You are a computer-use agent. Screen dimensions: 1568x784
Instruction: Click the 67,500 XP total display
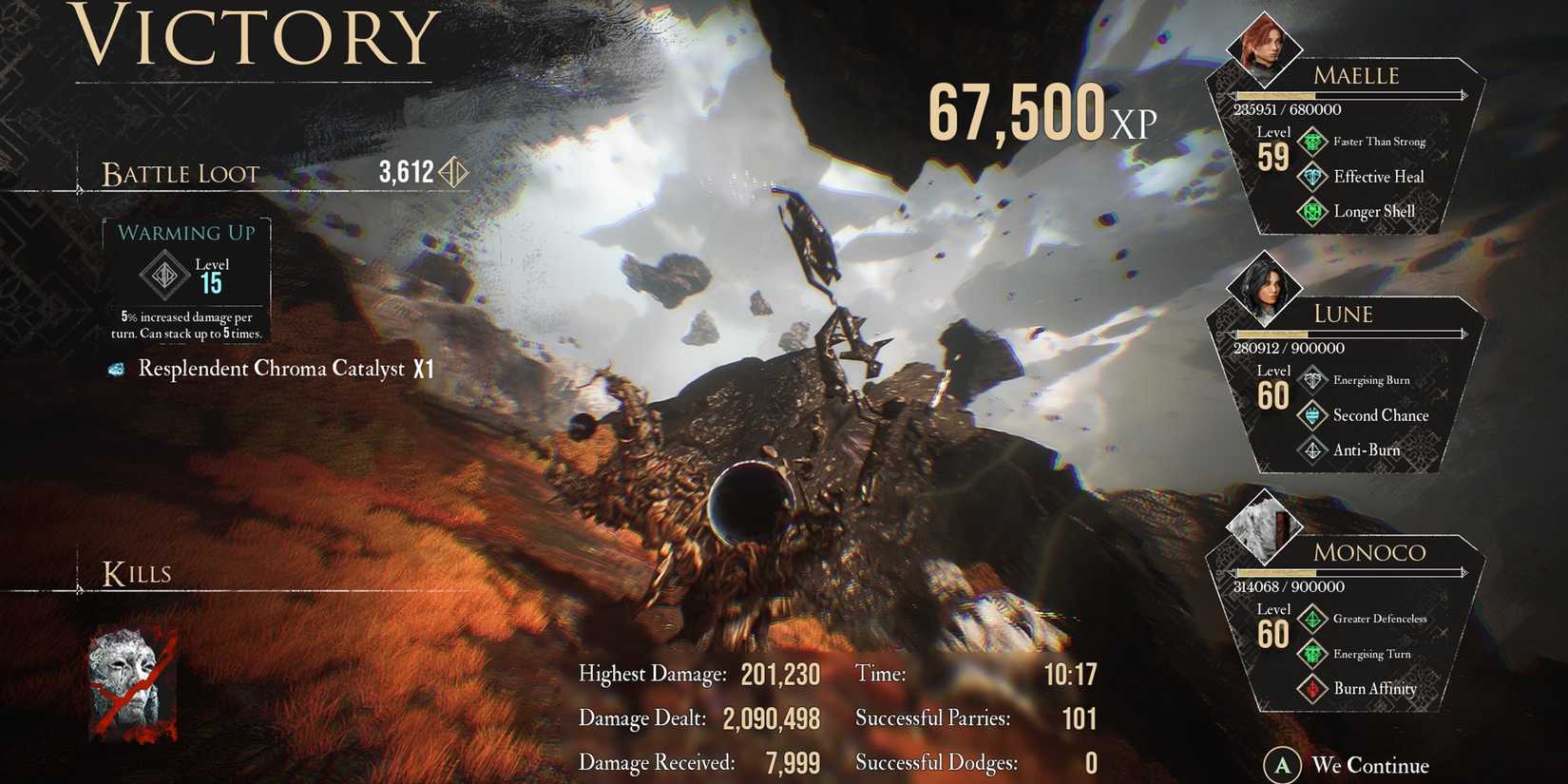[1036, 112]
